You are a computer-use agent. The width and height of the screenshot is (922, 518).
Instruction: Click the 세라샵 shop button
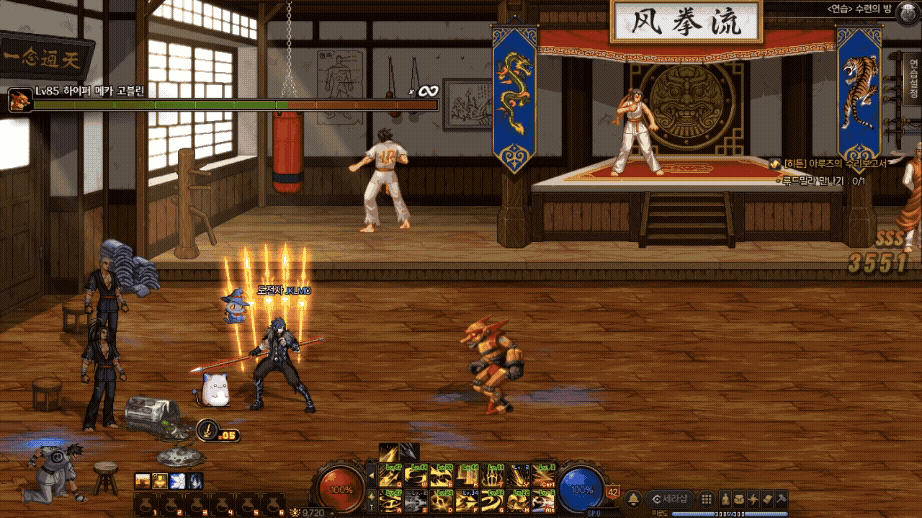point(669,498)
